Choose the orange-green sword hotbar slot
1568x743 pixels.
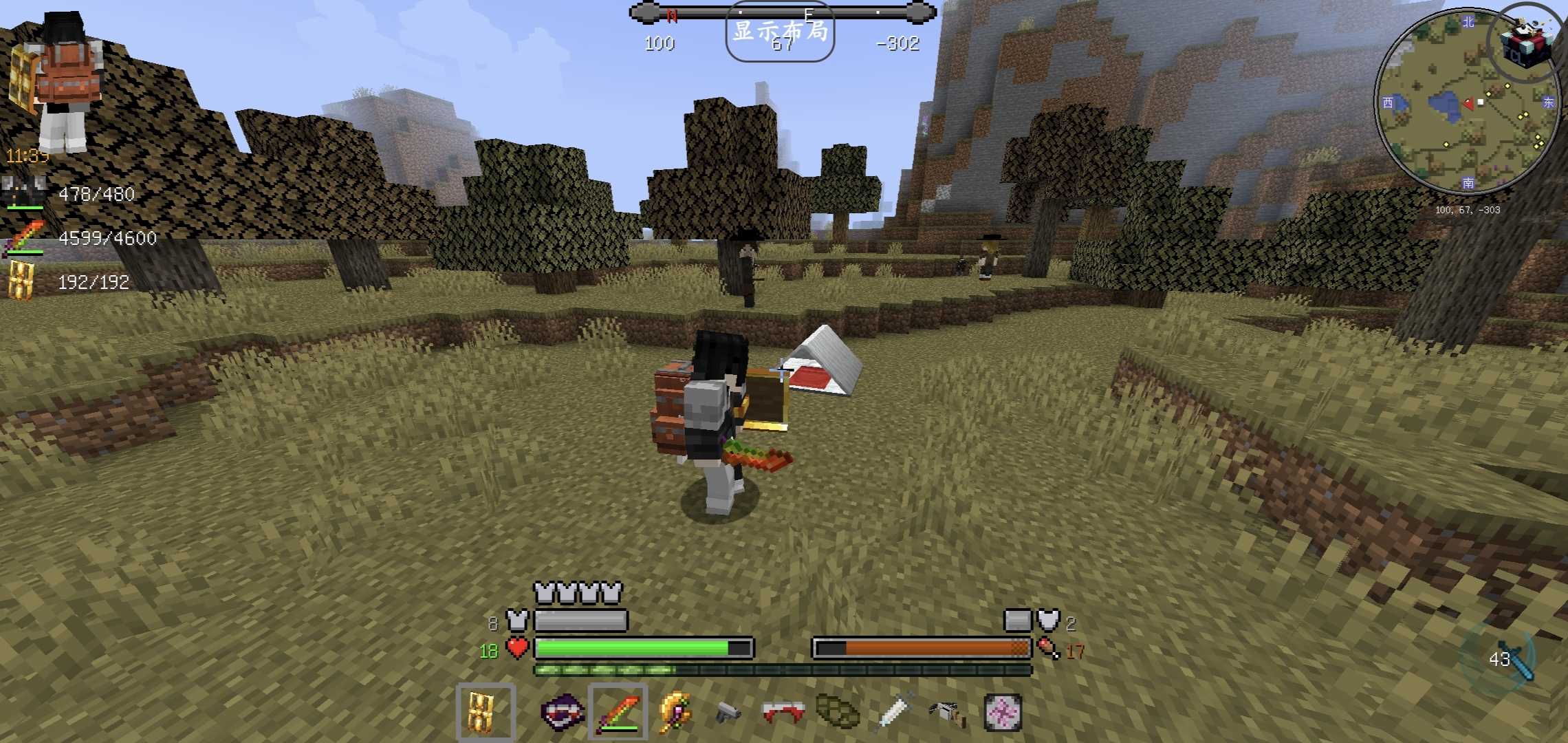[618, 712]
